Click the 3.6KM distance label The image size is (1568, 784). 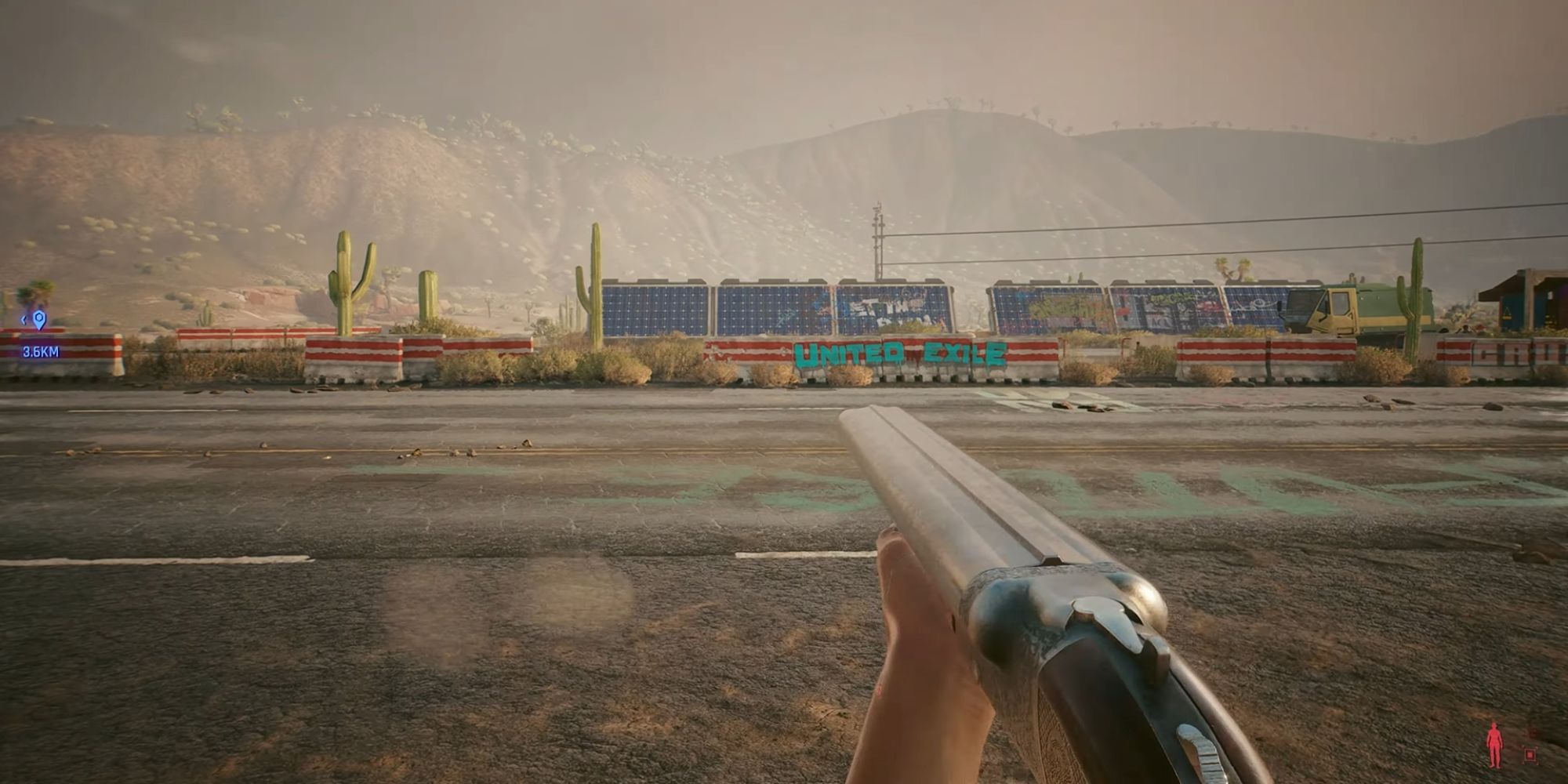point(41,350)
